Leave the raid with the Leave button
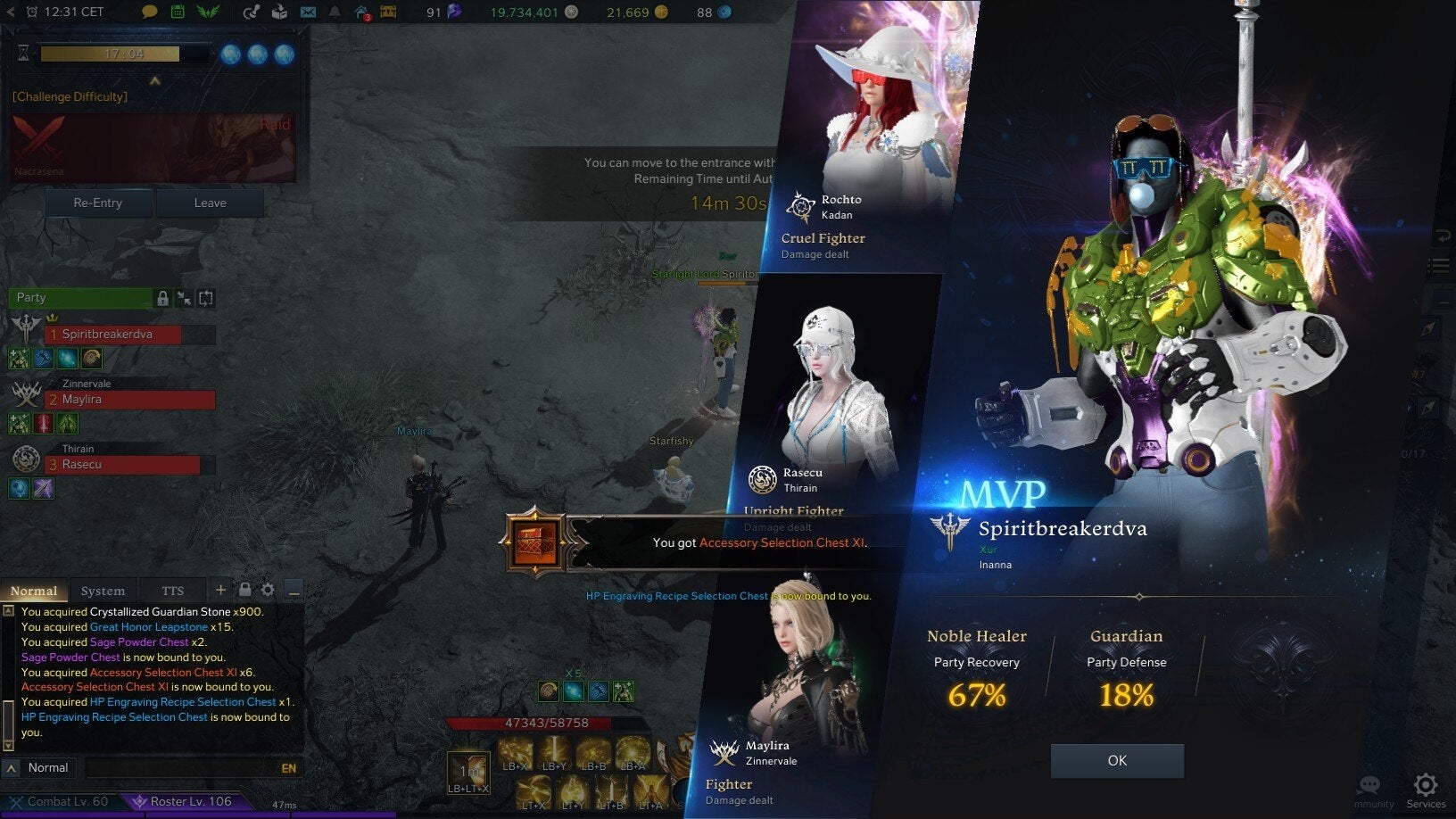The height and width of the screenshot is (819, 1456). [x=211, y=203]
